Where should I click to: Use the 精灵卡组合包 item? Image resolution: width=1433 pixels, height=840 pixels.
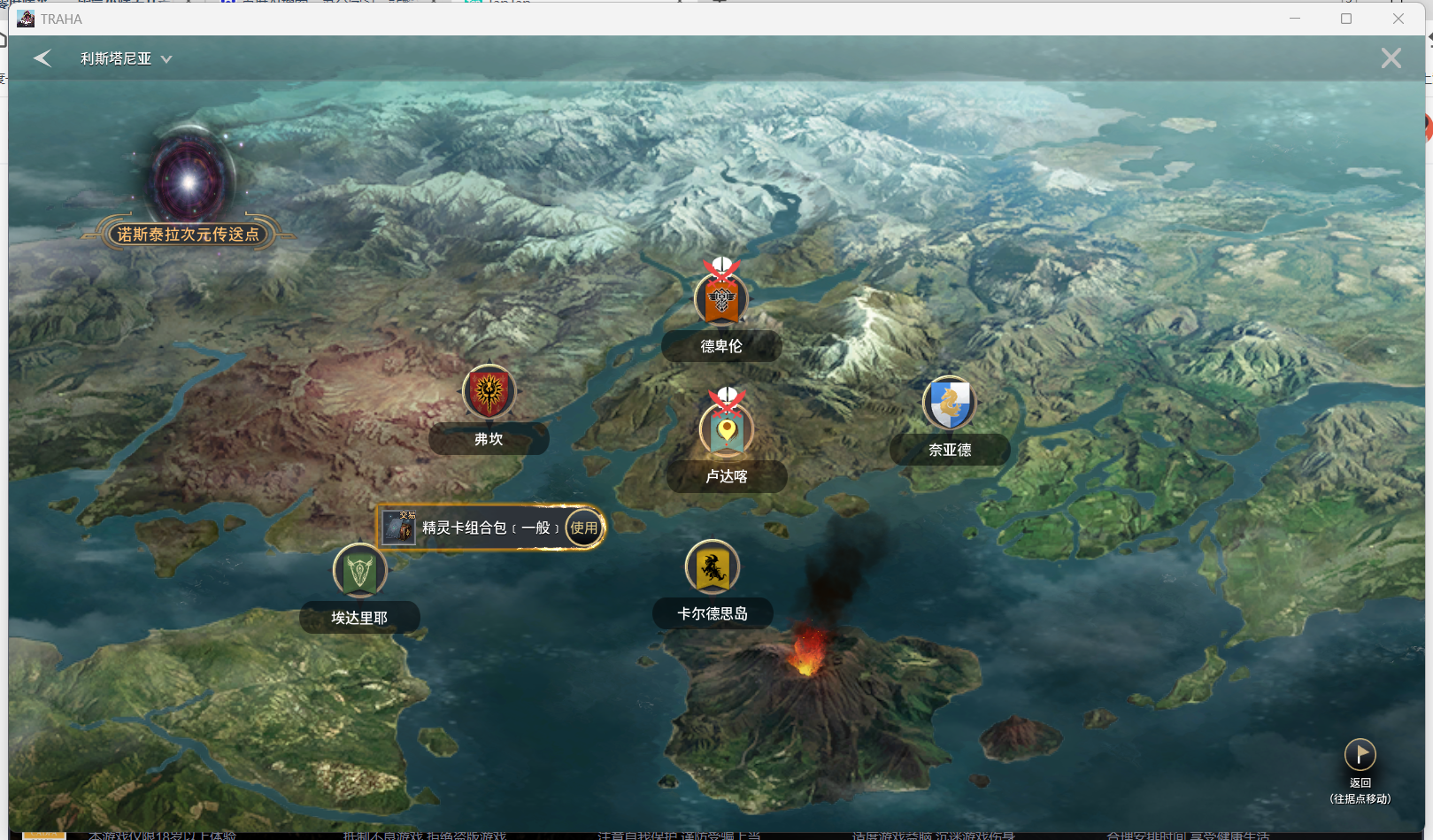[584, 528]
